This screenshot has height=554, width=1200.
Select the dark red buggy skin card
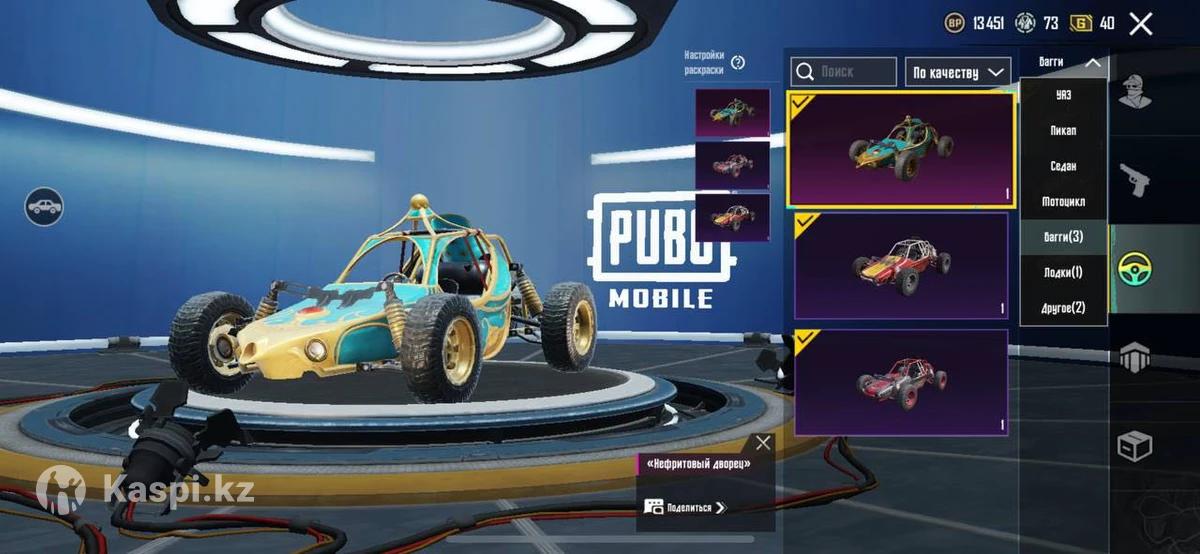point(901,383)
